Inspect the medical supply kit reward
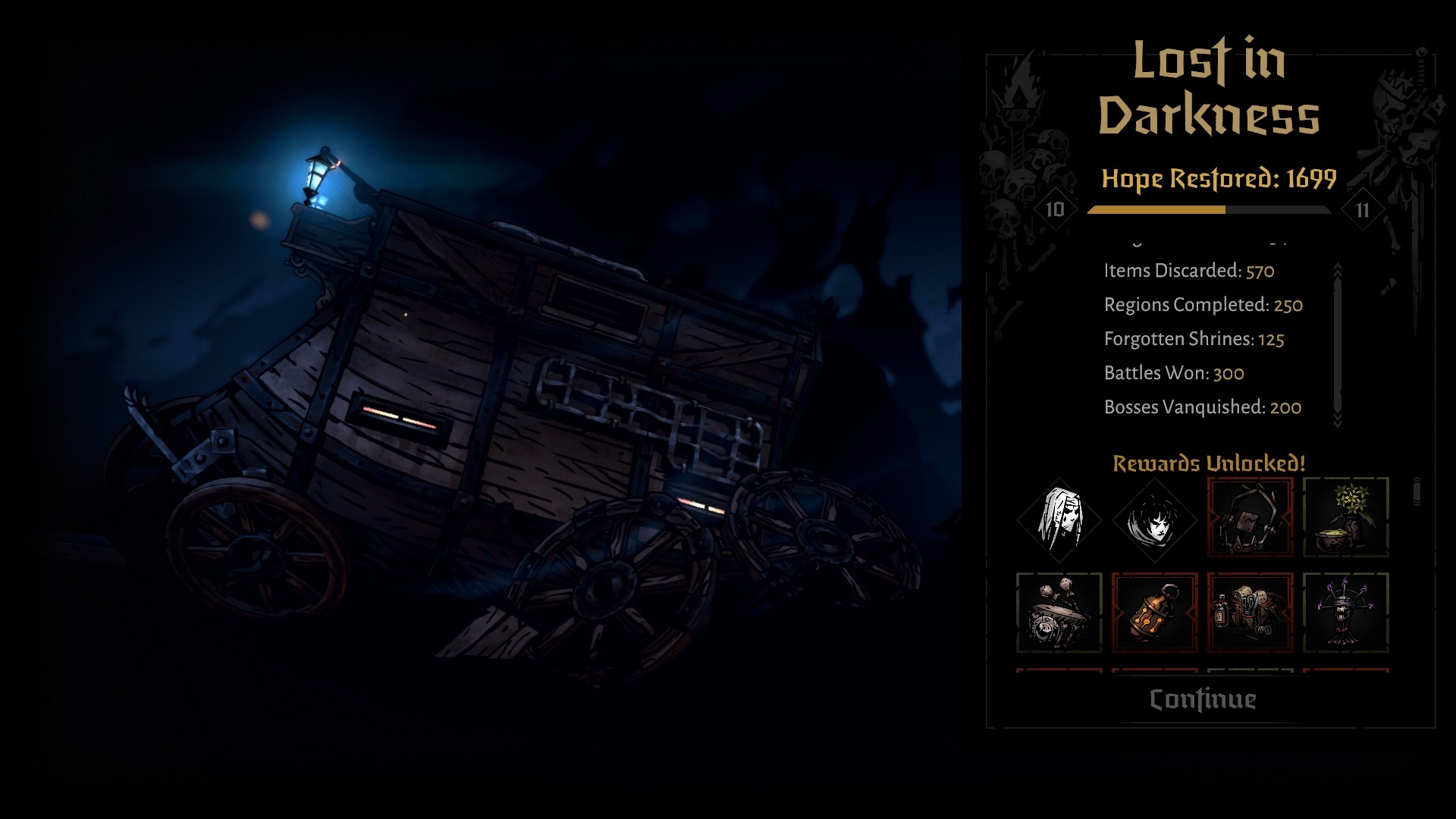The width and height of the screenshot is (1456, 819). pyautogui.click(x=1250, y=613)
